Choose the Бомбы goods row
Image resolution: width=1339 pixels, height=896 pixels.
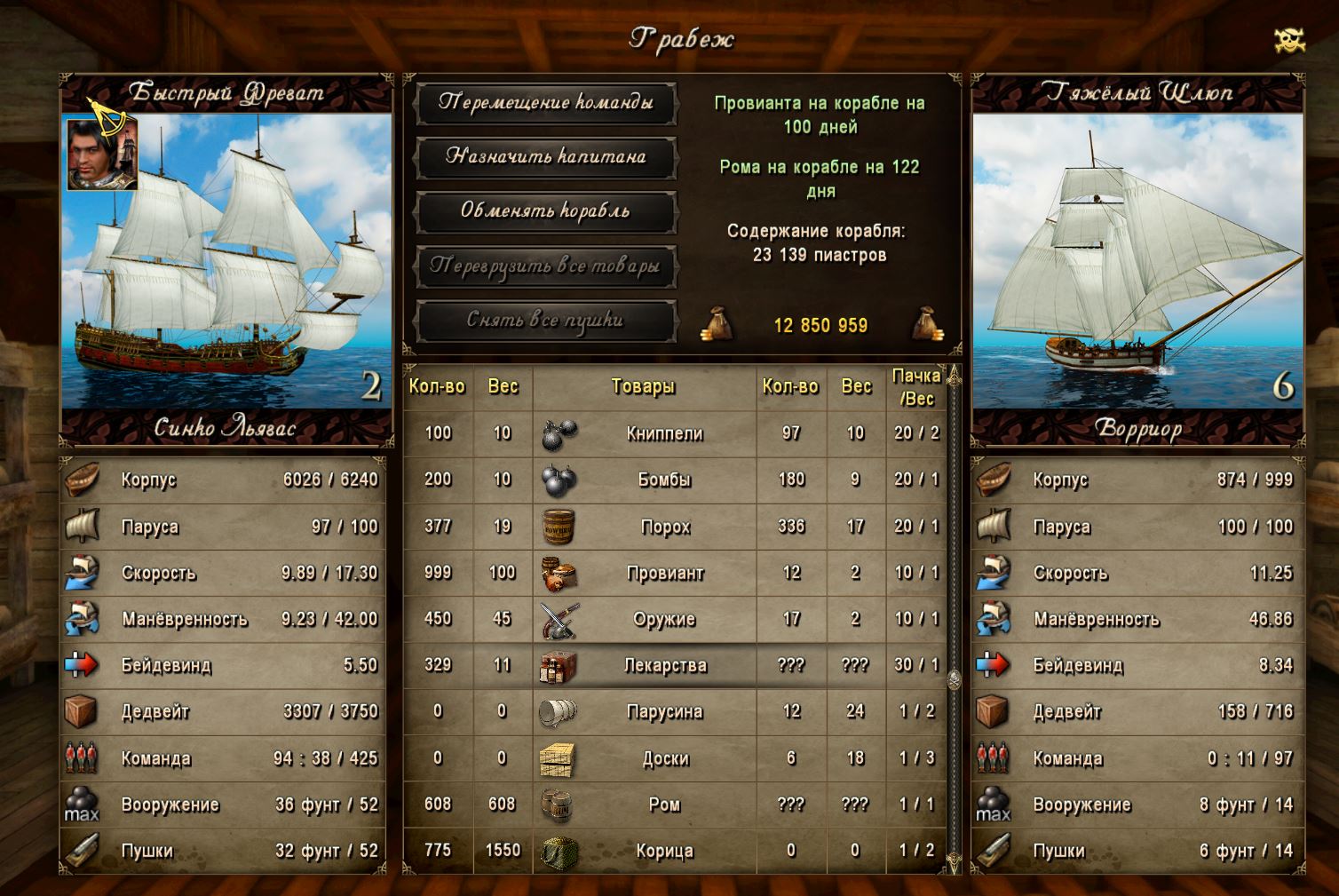click(664, 480)
